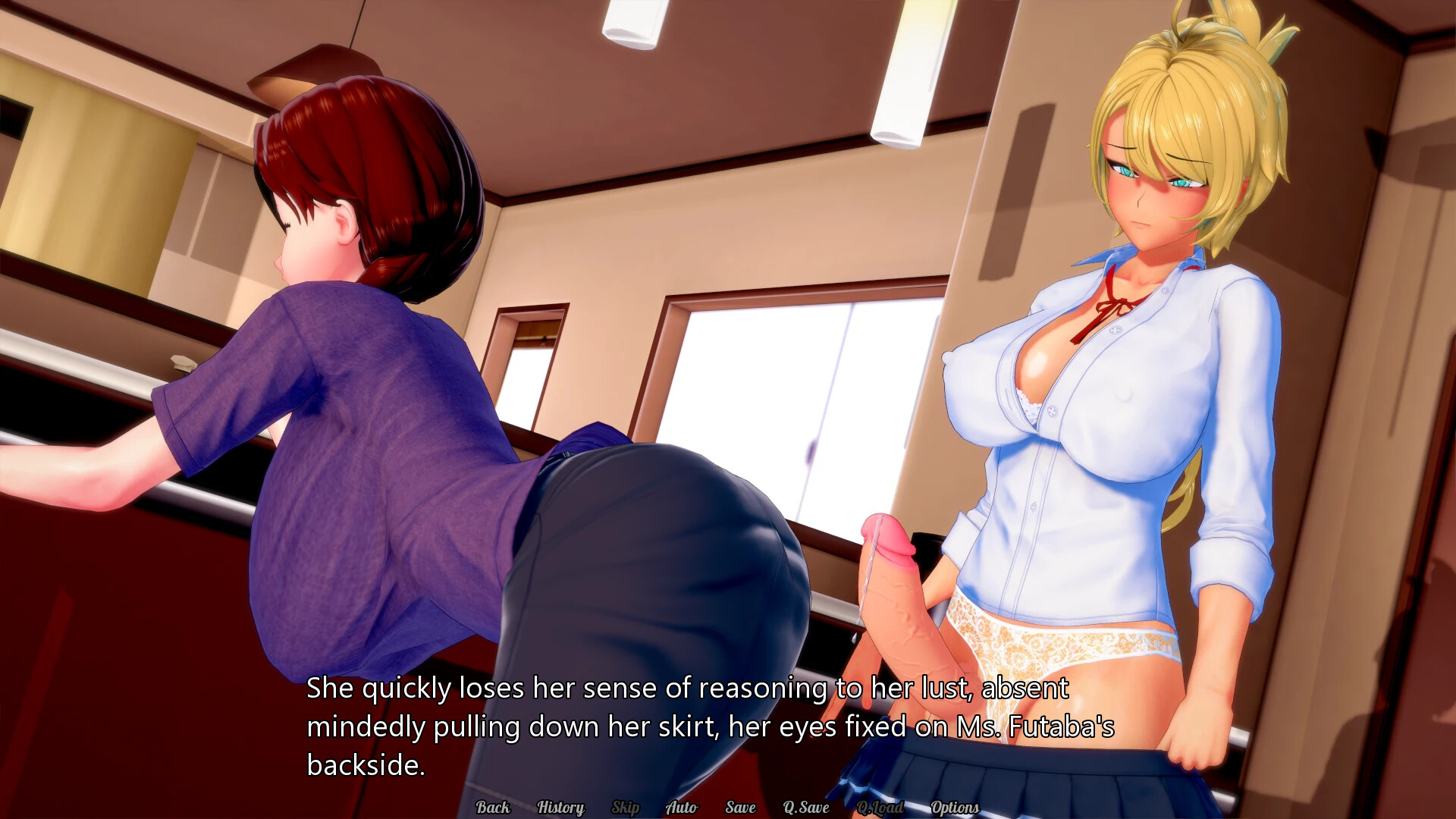Screen dimensions: 1456x819
Task: Review past dialogue using History
Action: 560,808
